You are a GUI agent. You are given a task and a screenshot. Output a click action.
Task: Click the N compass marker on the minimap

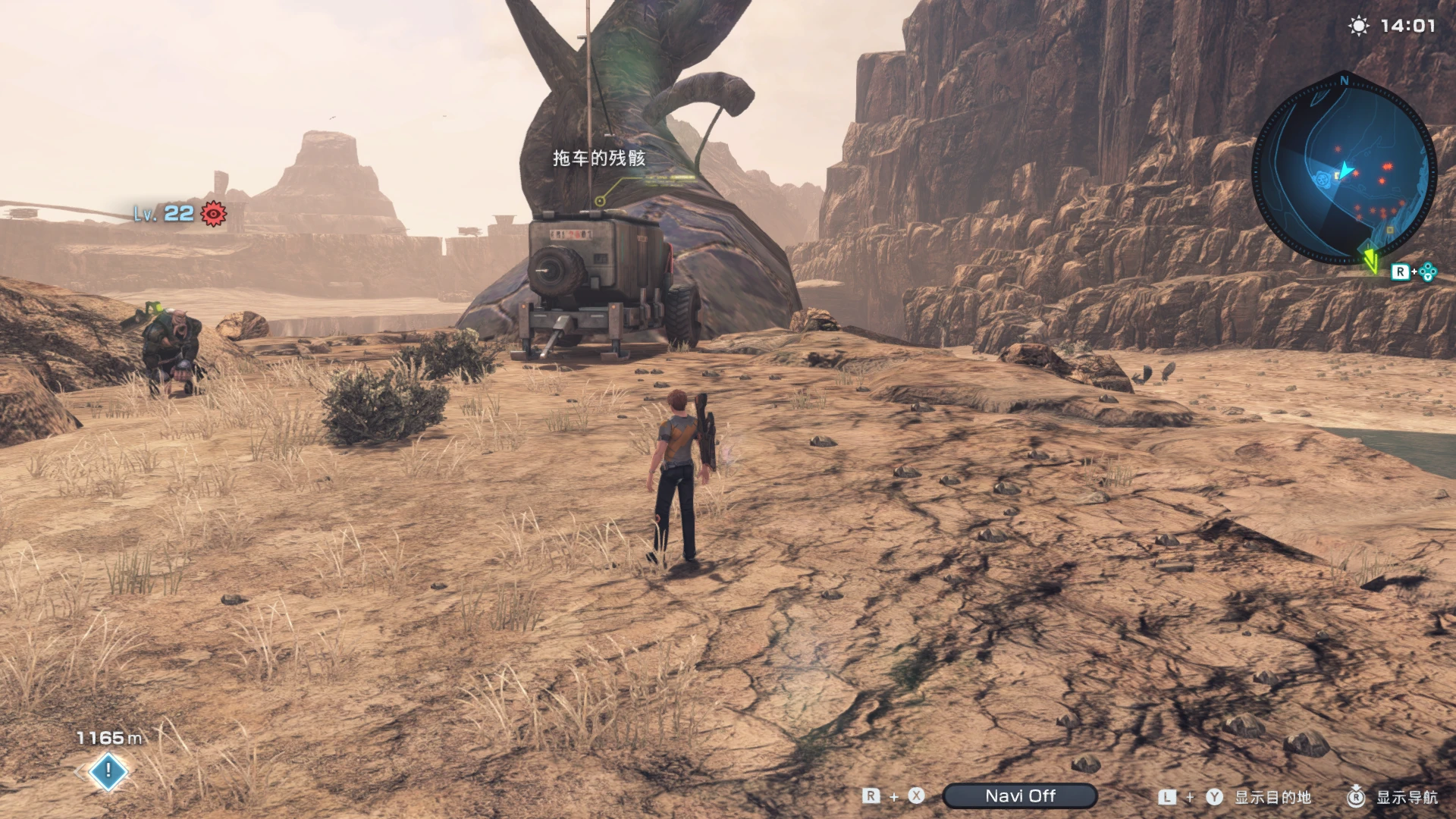click(1344, 81)
